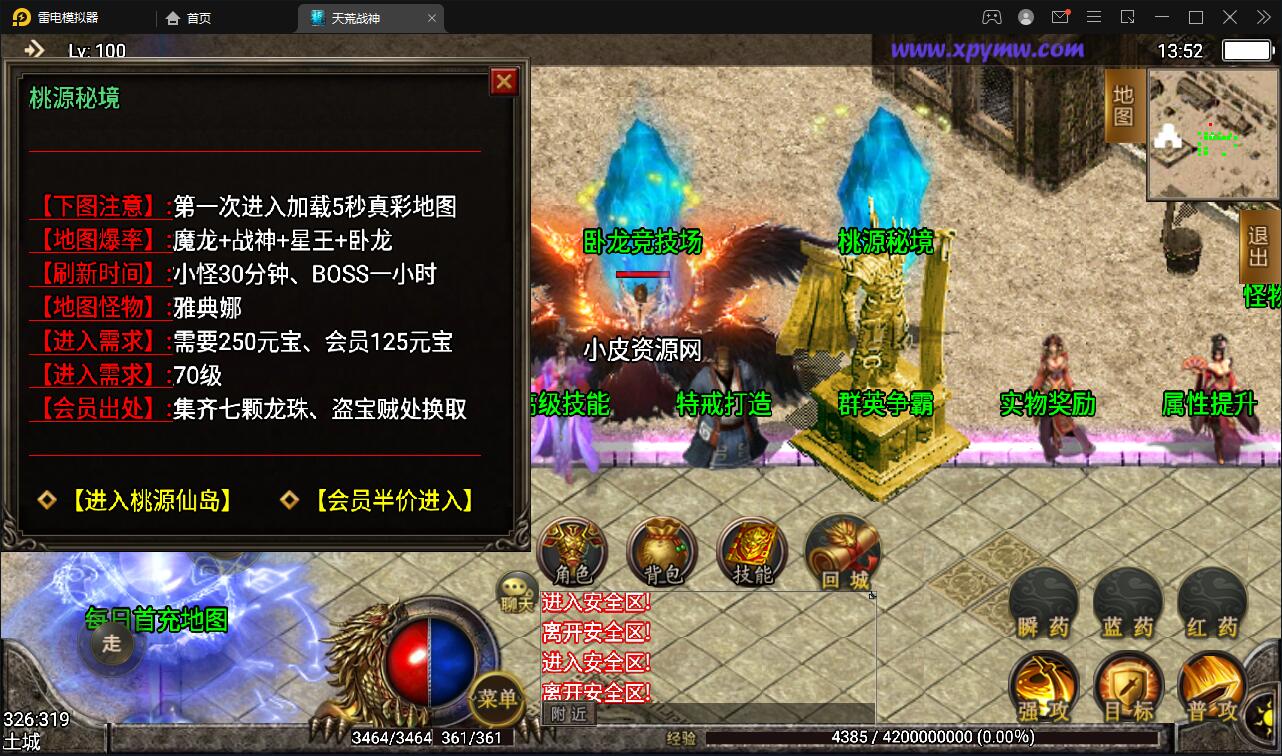Viewport: 1282px width, 756px height.
Task: Toggle the 目标 target lock button
Action: [1127, 686]
